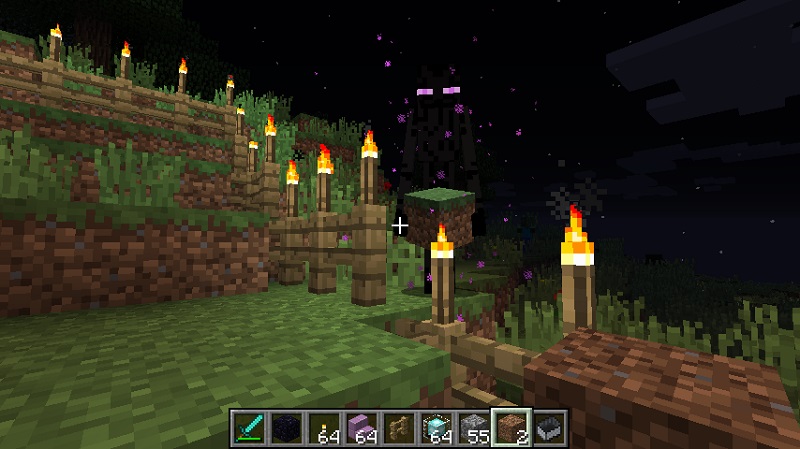Click the highlighted dirt block slot

510,427
